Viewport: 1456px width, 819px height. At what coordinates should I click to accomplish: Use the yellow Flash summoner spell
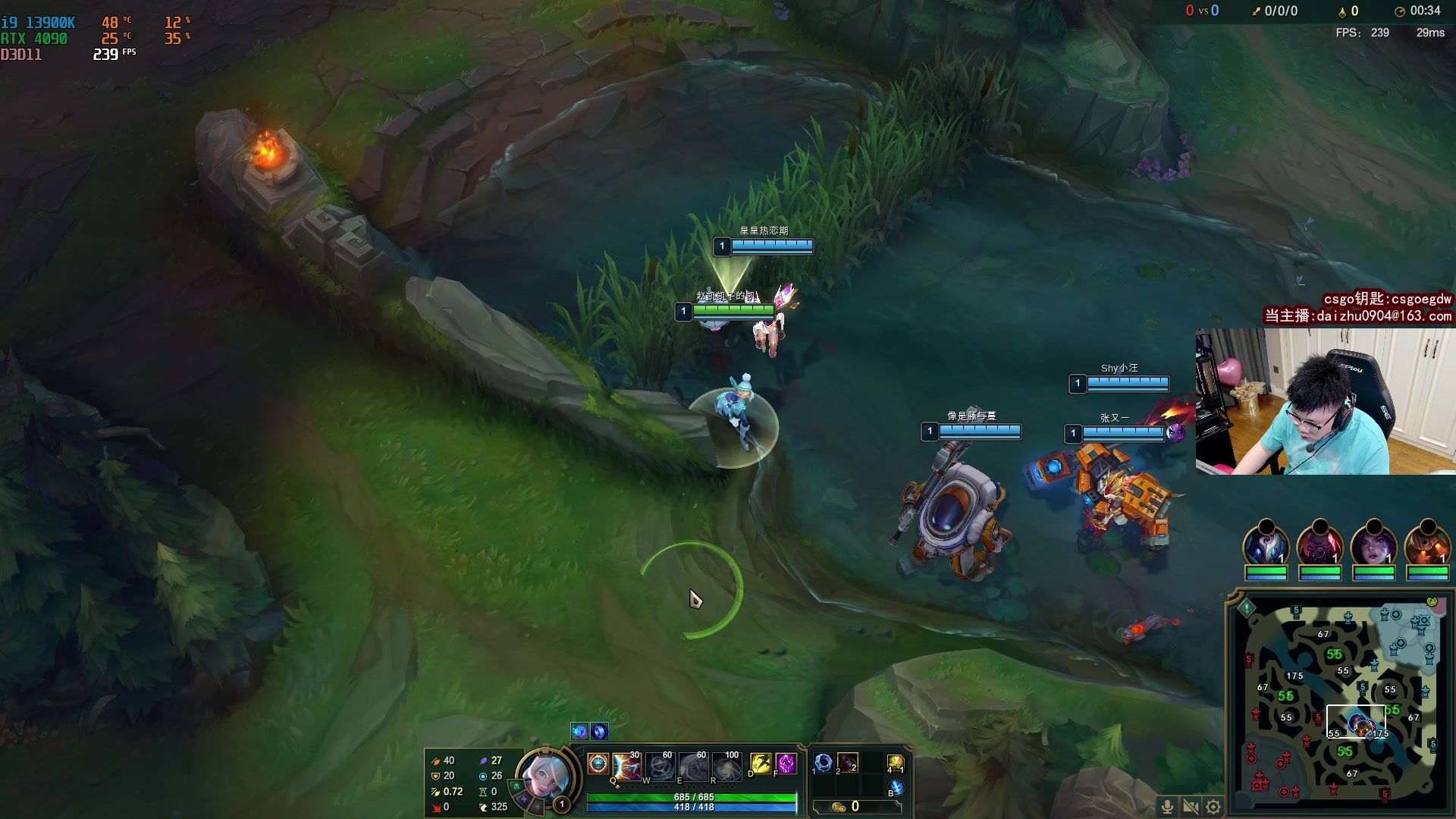coord(761,764)
